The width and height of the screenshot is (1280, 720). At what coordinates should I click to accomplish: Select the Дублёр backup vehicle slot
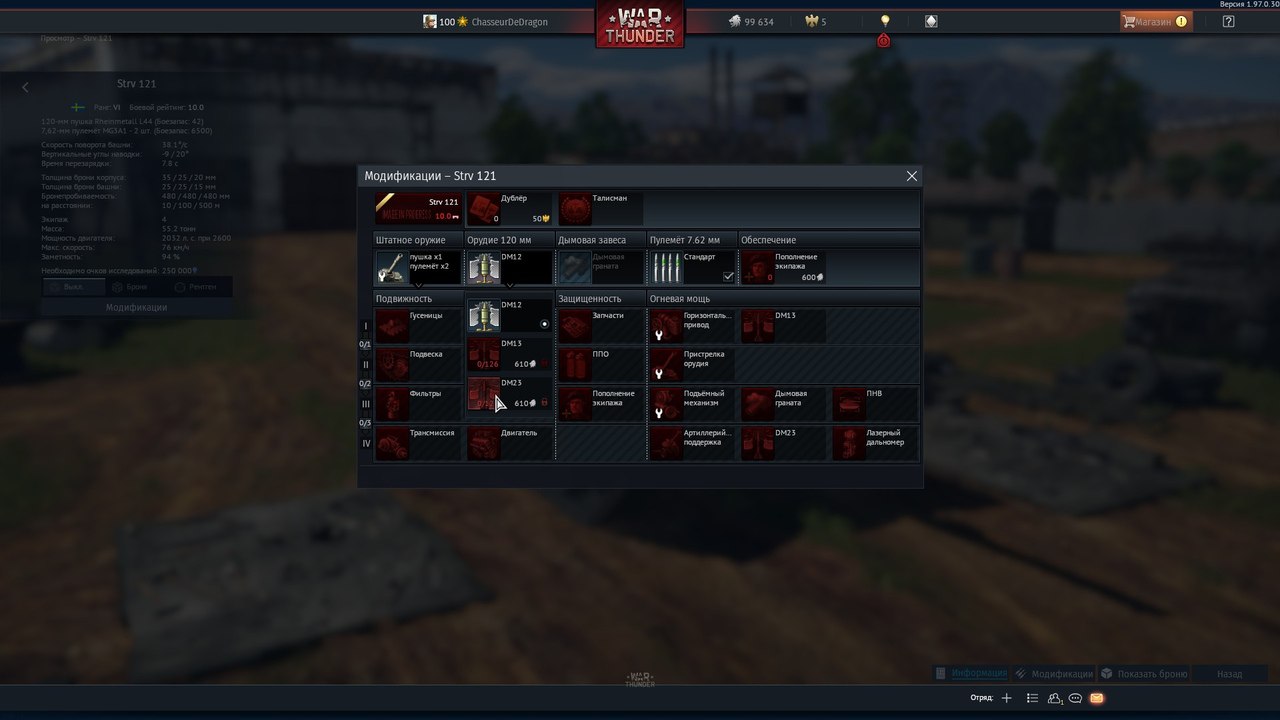pyautogui.click(x=509, y=209)
